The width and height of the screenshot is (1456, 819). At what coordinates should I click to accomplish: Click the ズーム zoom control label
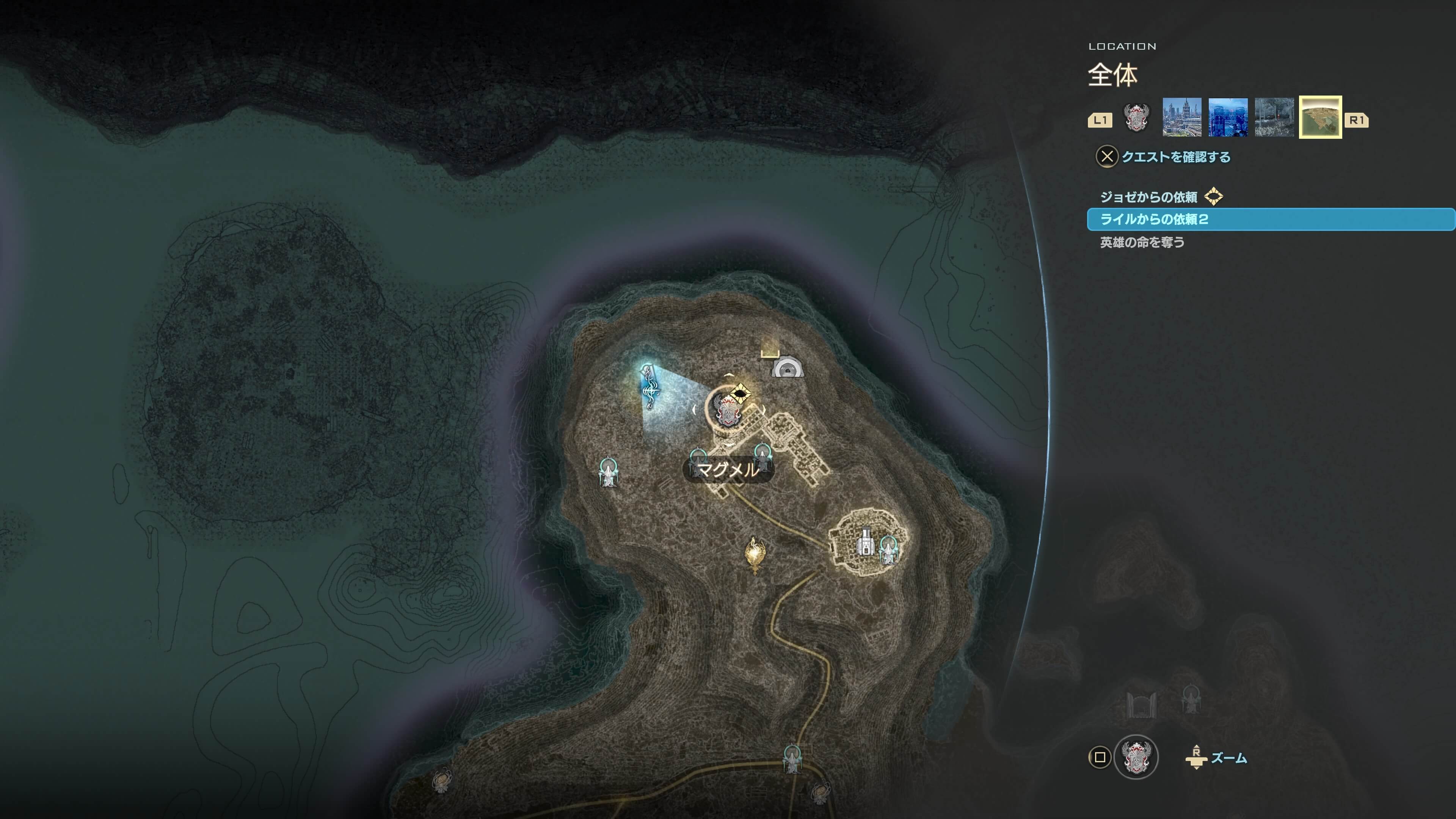coord(1229,758)
